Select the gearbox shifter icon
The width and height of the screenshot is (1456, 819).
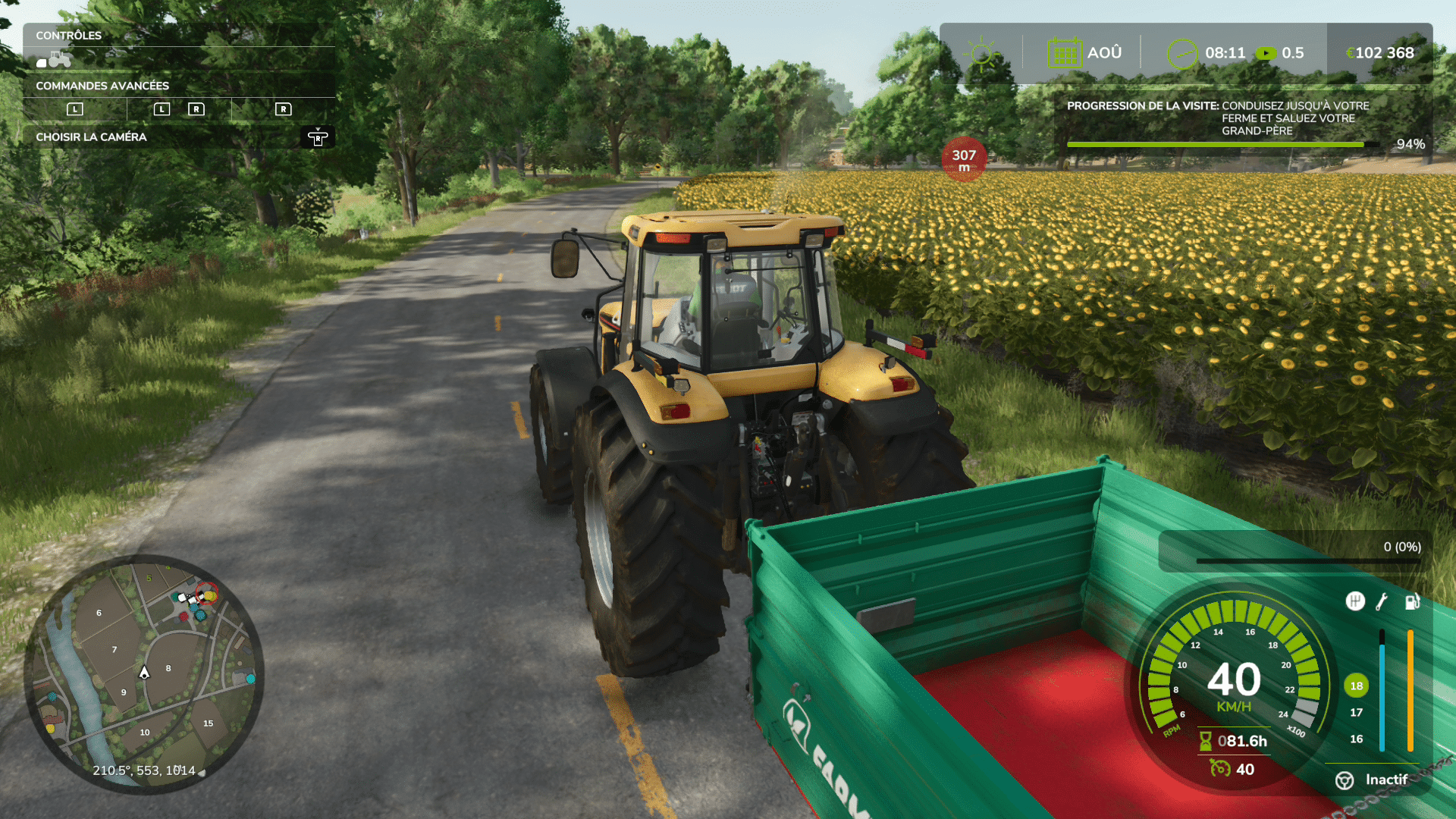(x=1354, y=601)
